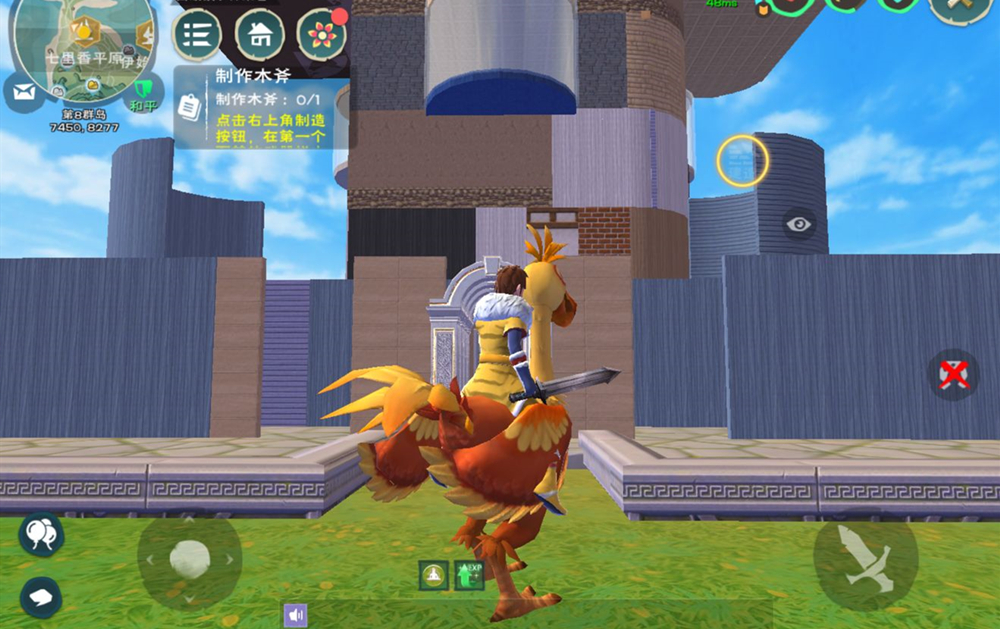Open the mail envelope icon
This screenshot has height=629, width=1000.
pos(23,93)
